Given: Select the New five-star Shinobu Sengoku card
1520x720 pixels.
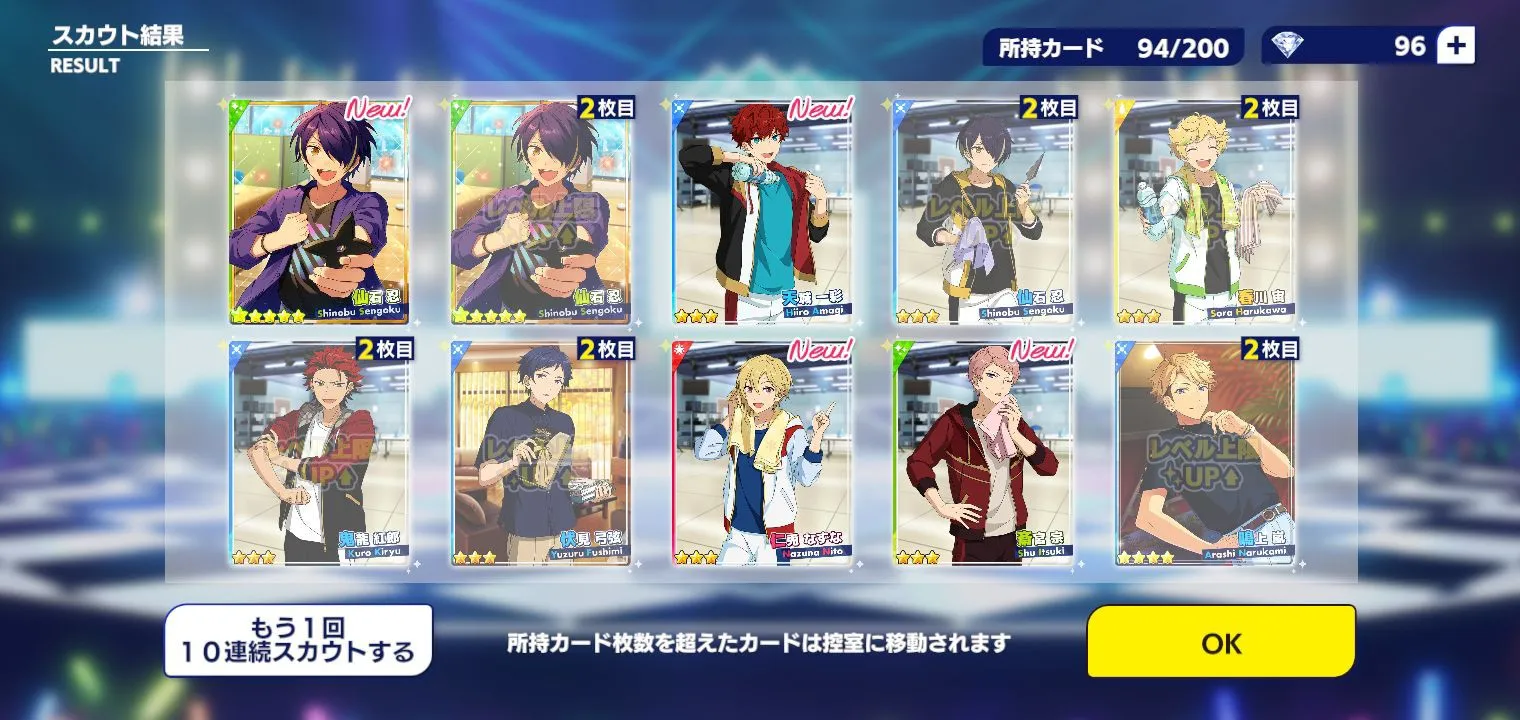Looking at the screenshot, I should (321, 210).
